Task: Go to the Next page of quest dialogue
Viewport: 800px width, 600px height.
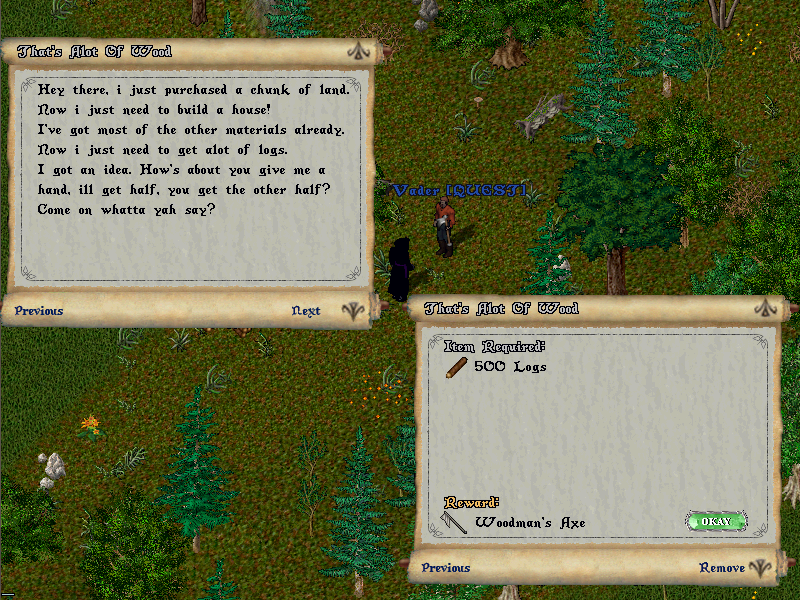Action: click(x=306, y=311)
